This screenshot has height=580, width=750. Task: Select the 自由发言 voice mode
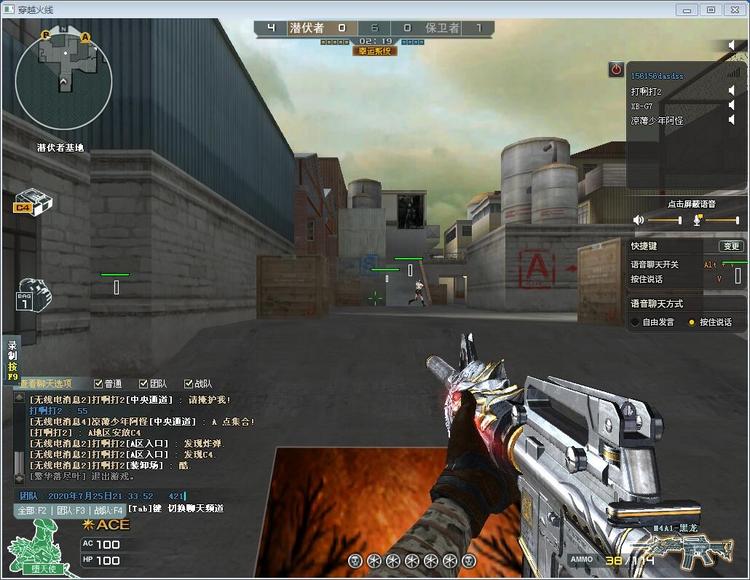635,322
